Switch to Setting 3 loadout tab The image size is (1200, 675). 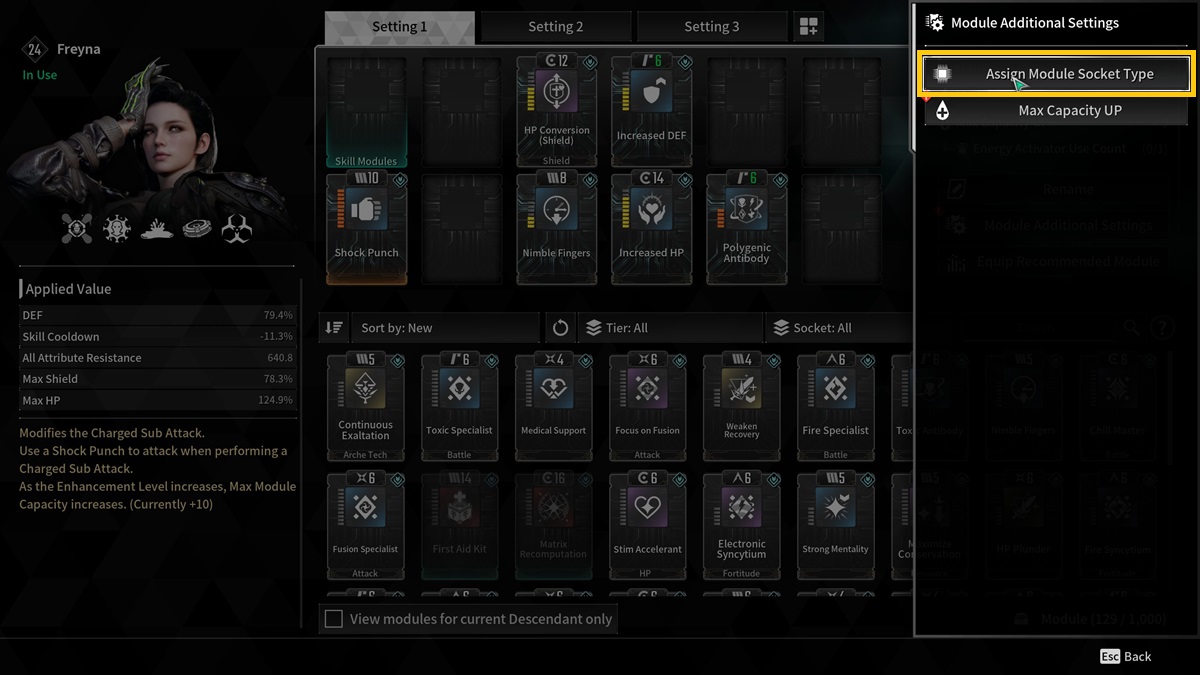711,27
